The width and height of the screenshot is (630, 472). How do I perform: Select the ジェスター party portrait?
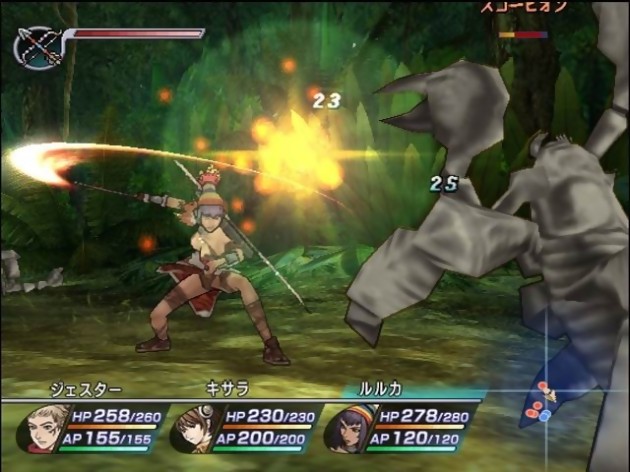42,427
